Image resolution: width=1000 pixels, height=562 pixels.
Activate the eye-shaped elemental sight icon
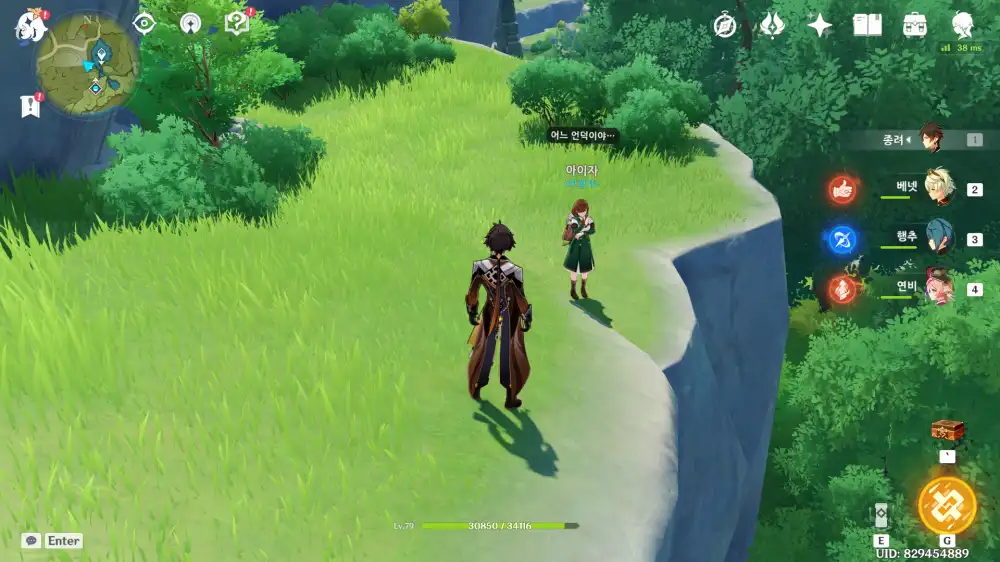pyautogui.click(x=145, y=24)
